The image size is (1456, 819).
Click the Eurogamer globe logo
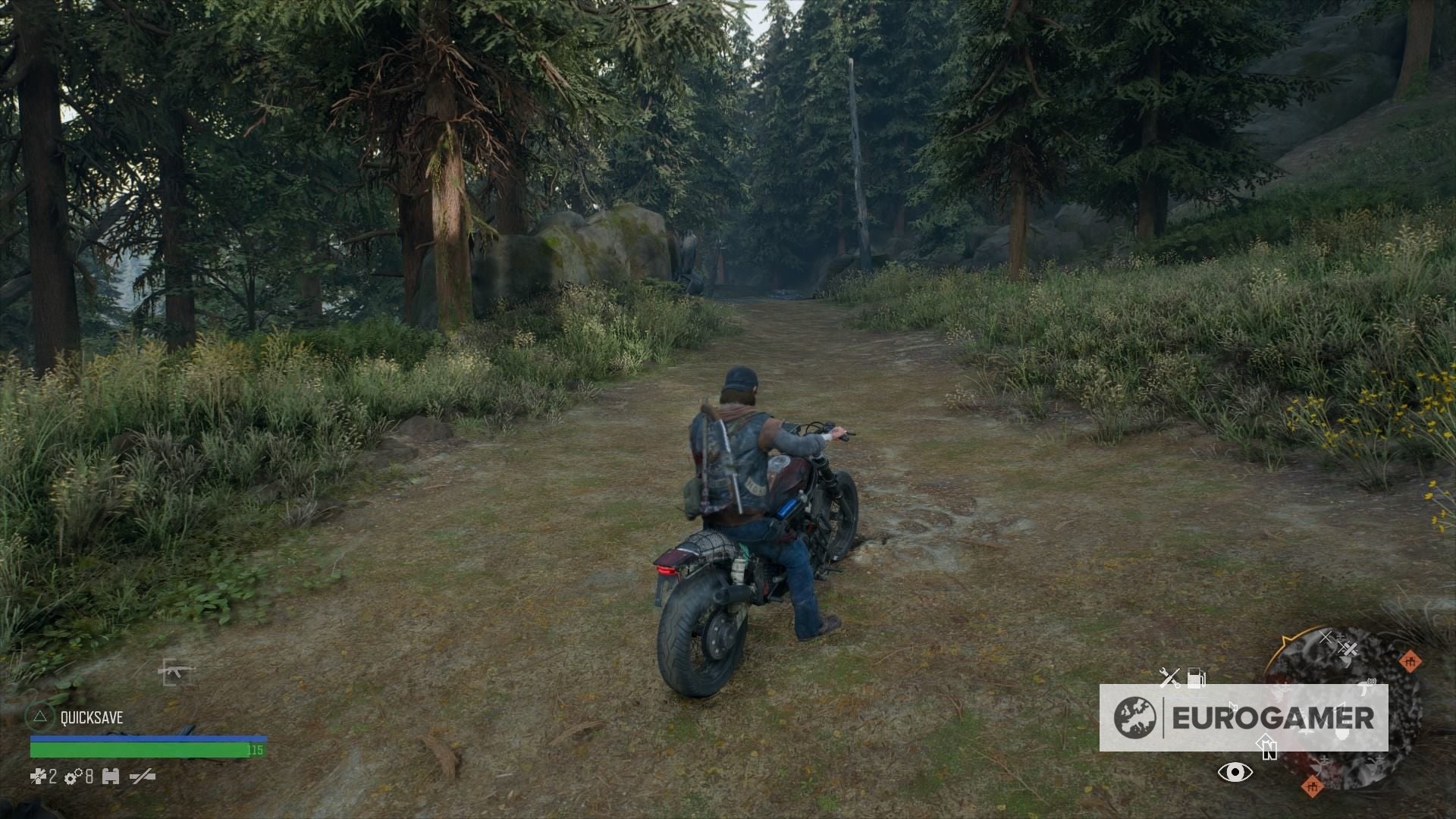(1135, 717)
